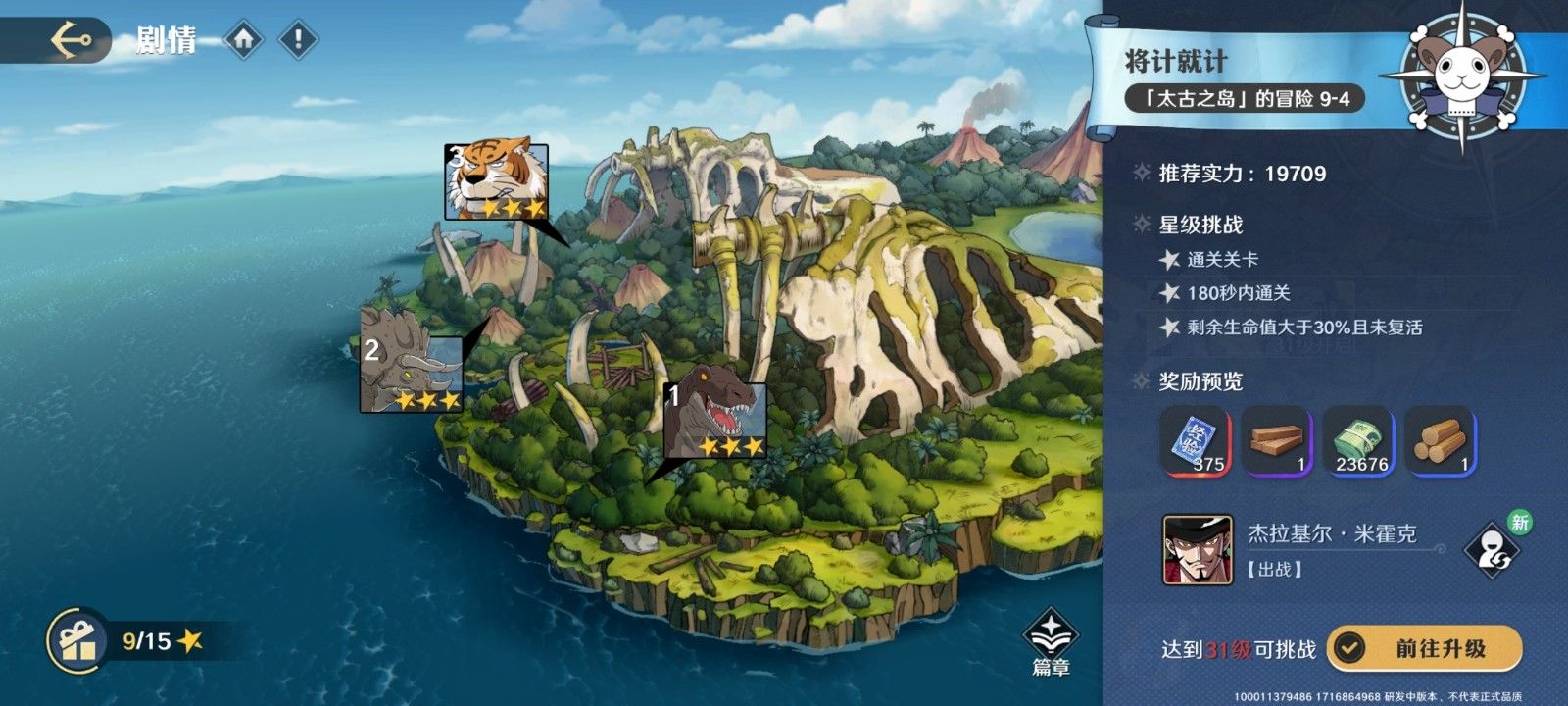The height and width of the screenshot is (706, 1568).
Task: View the green cash bundle reward
Action: click(1359, 442)
